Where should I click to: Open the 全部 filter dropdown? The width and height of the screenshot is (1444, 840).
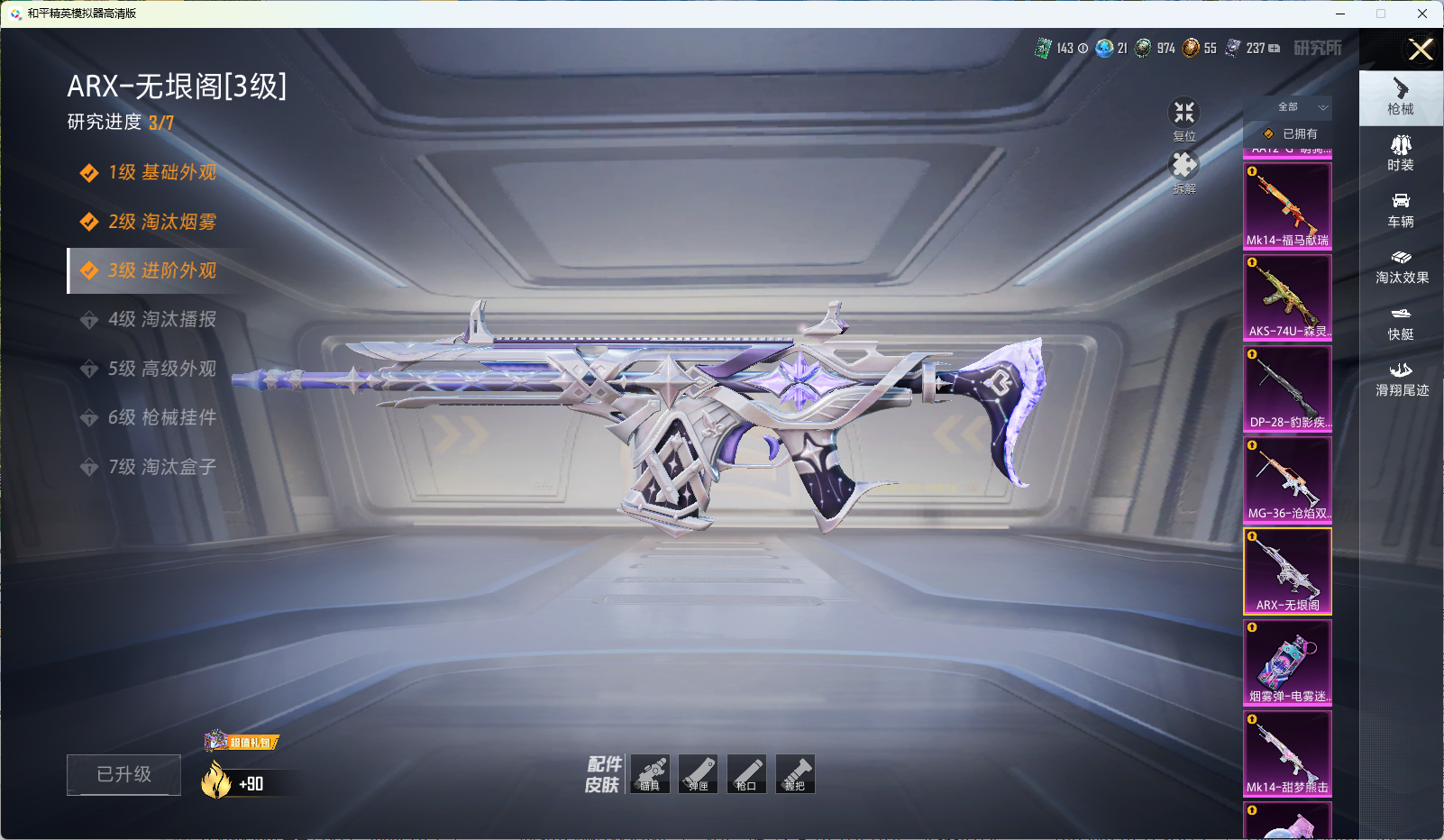click(x=1298, y=107)
